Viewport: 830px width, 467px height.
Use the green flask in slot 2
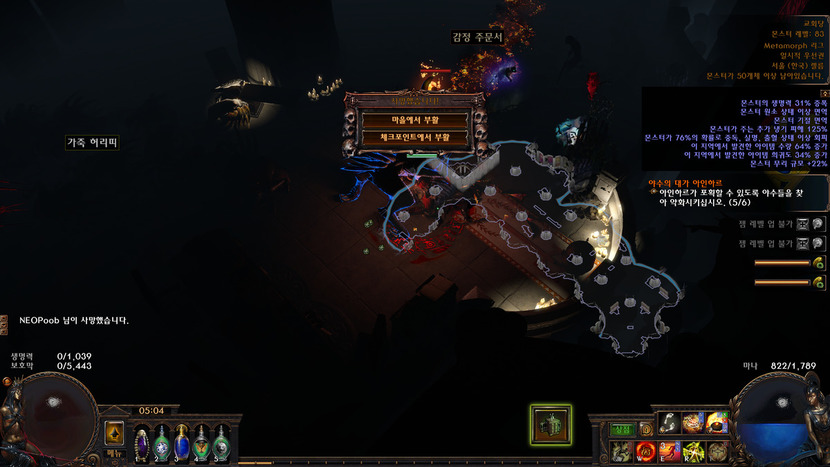click(162, 440)
